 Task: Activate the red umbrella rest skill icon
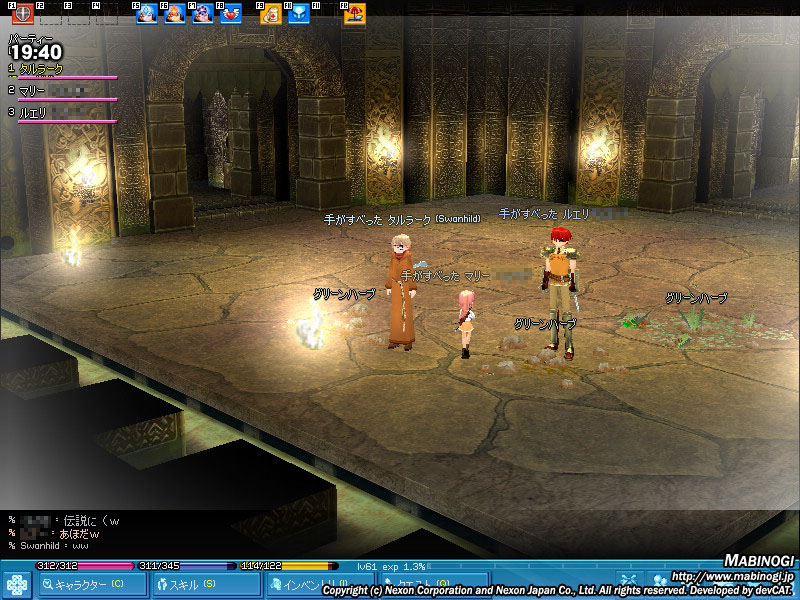[x=354, y=14]
